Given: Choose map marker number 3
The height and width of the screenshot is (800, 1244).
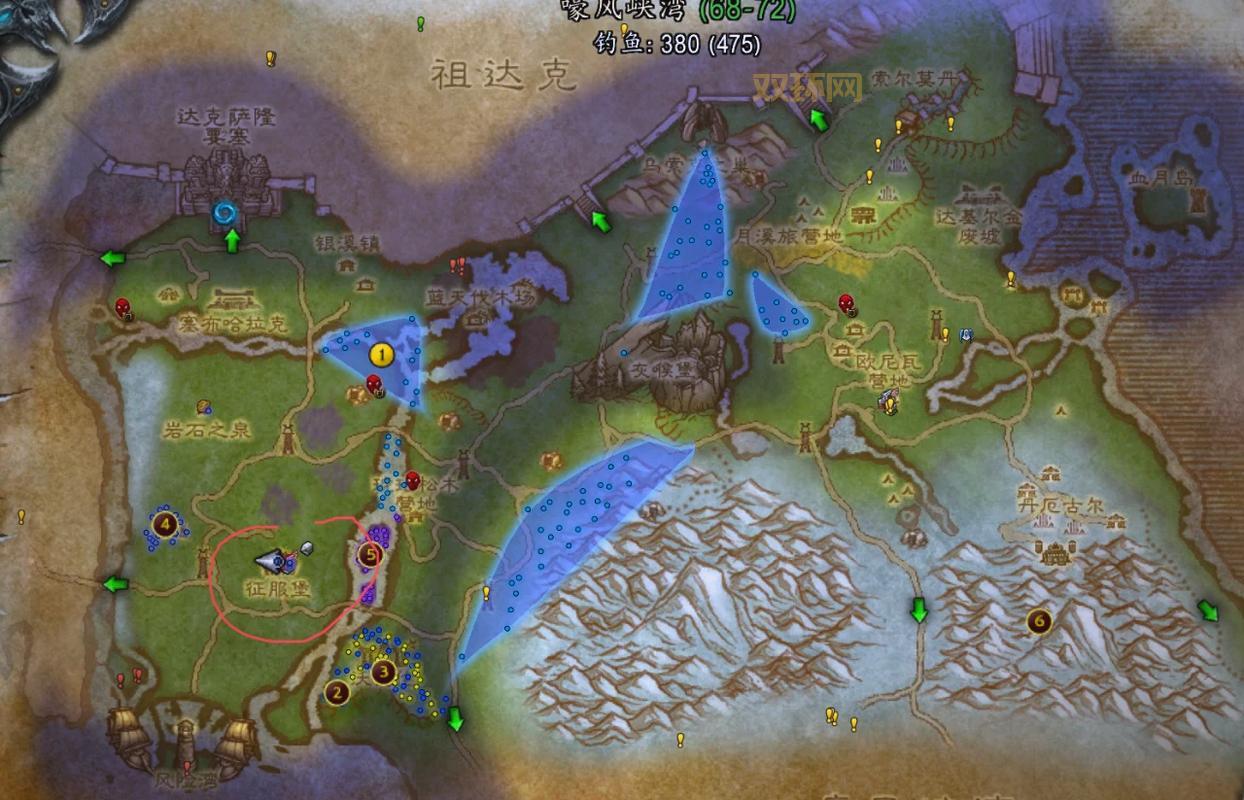Looking at the screenshot, I should pos(382,672).
